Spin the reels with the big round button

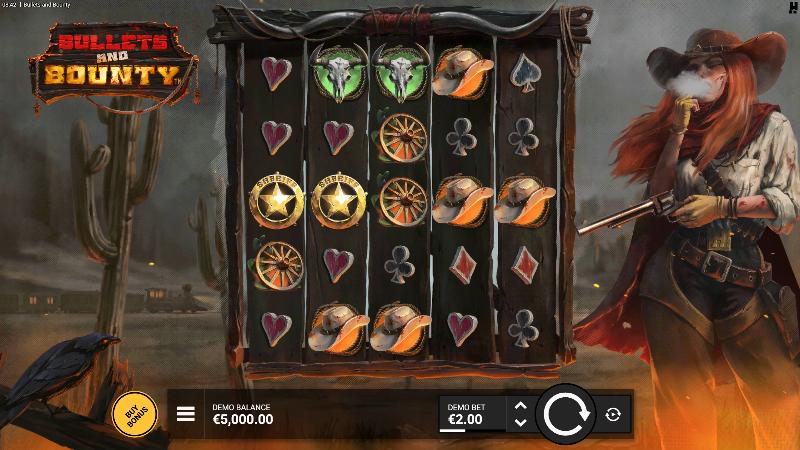click(565, 413)
